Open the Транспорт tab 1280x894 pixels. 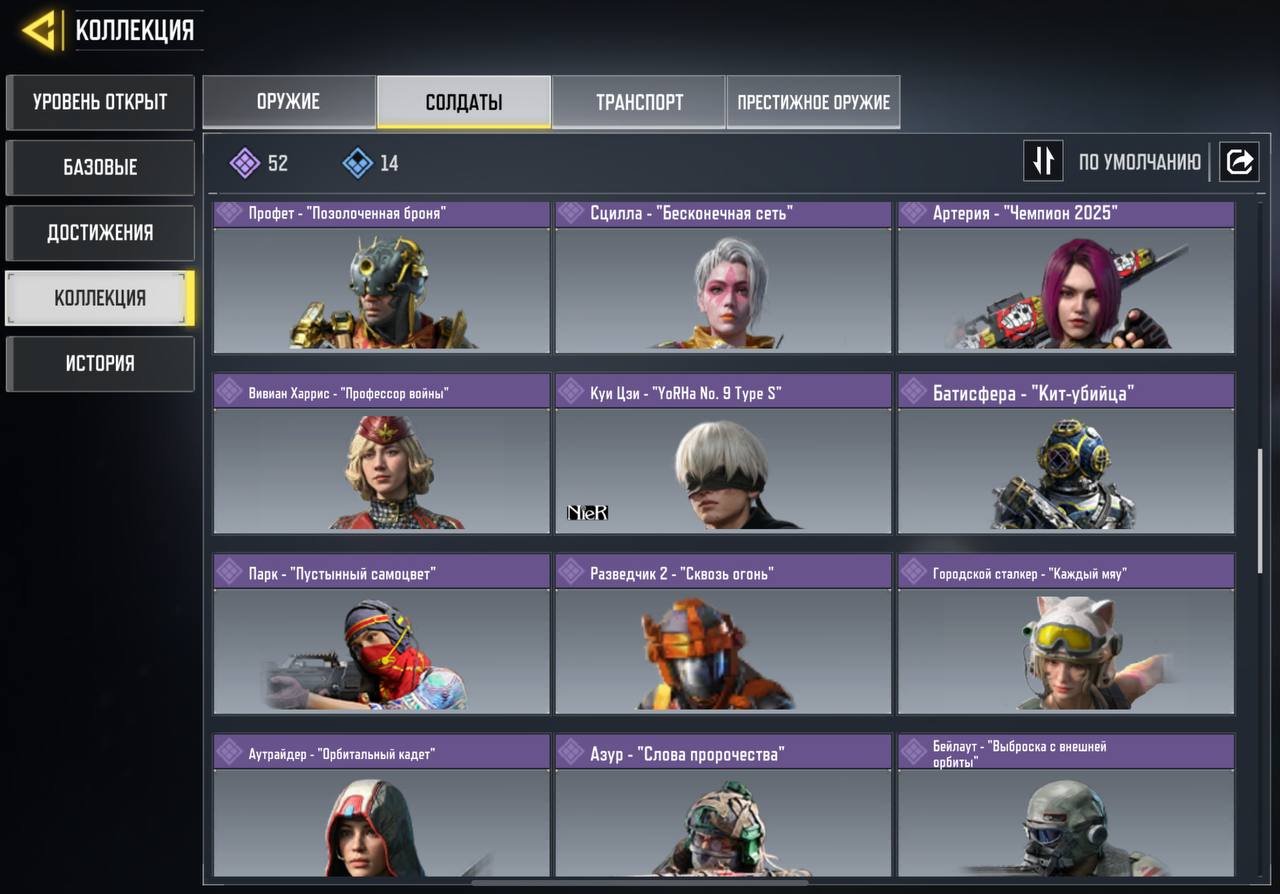(x=639, y=102)
